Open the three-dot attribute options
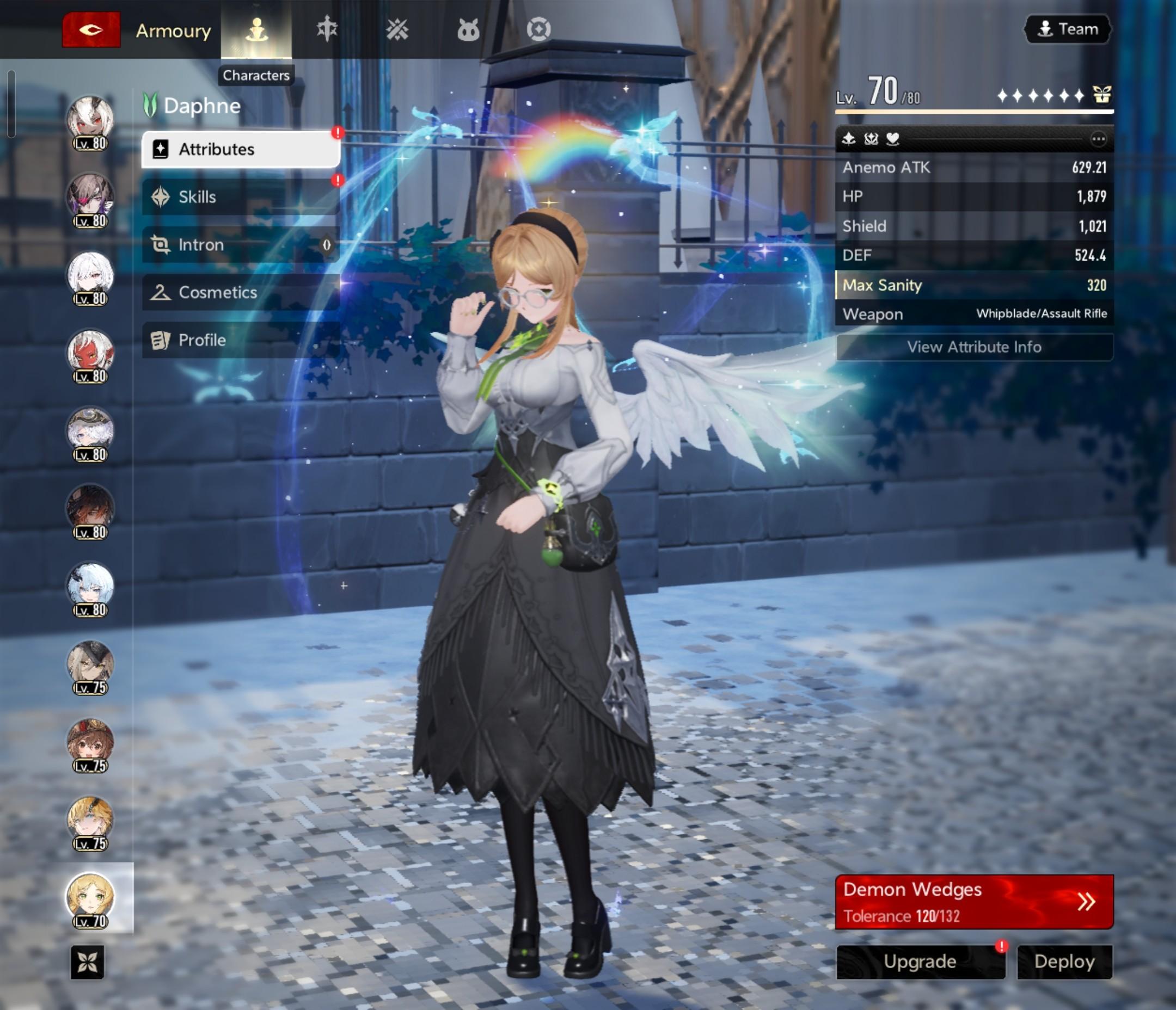Image resolution: width=1176 pixels, height=1010 pixels. click(x=1098, y=139)
